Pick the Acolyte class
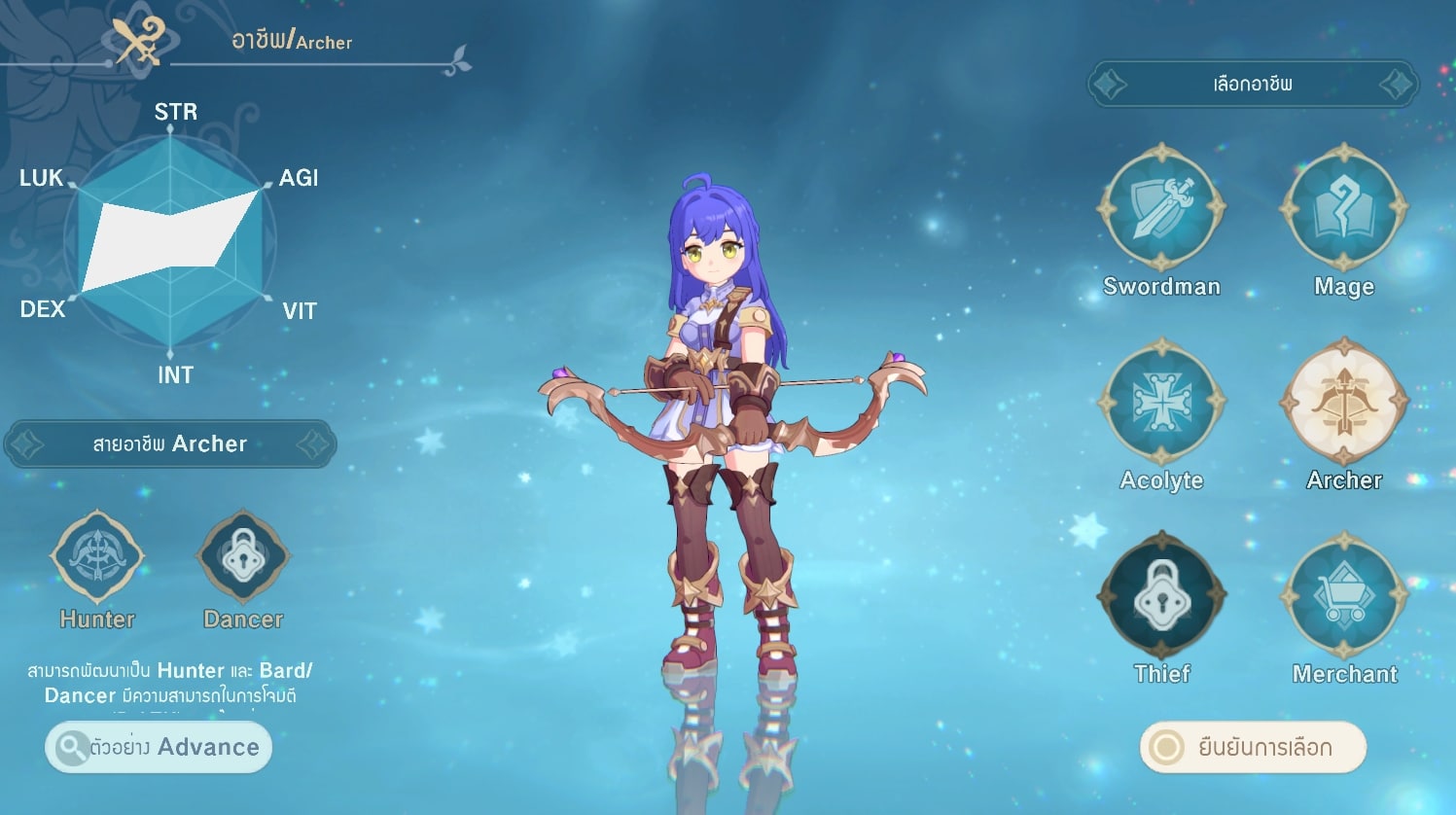1456x815 pixels. pos(1161,402)
